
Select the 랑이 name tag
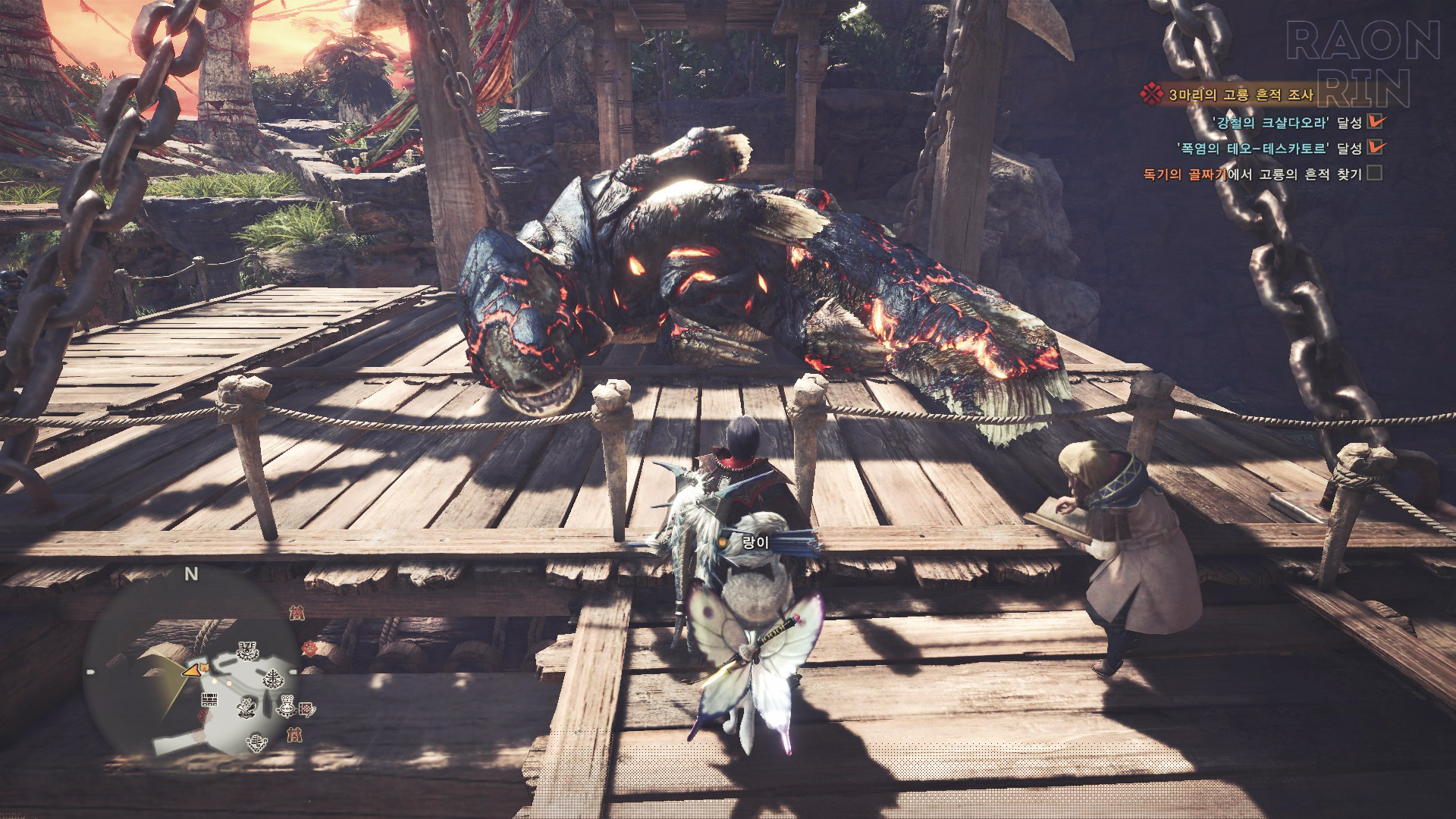click(755, 542)
